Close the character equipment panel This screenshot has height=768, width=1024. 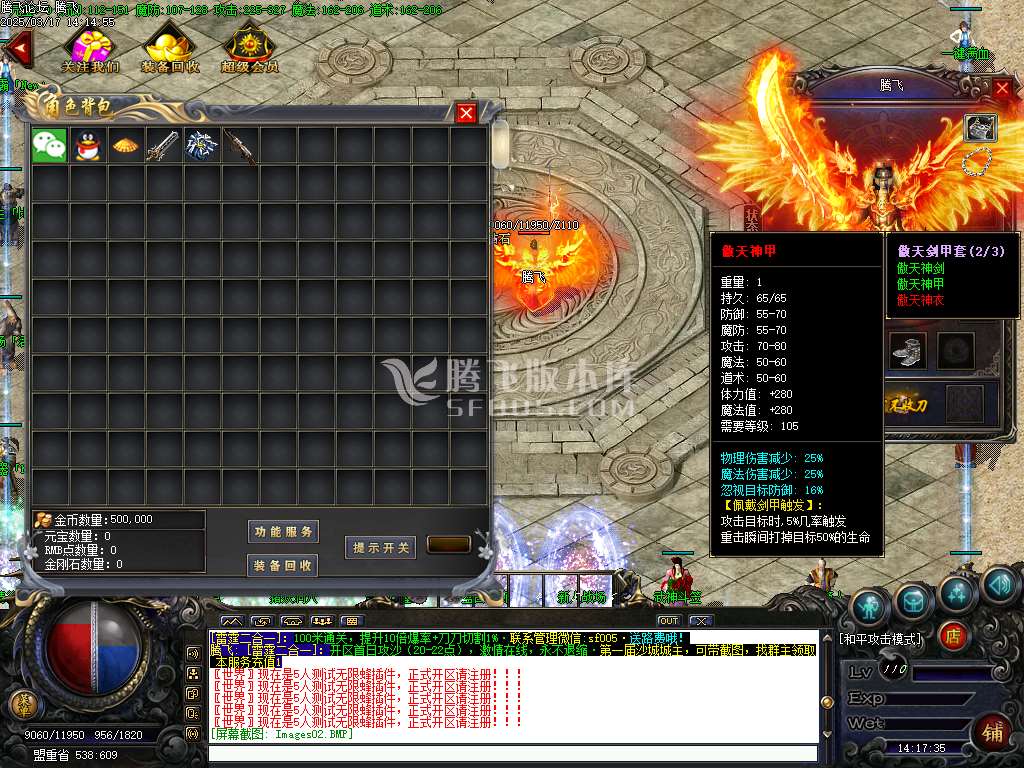[x=1003, y=88]
